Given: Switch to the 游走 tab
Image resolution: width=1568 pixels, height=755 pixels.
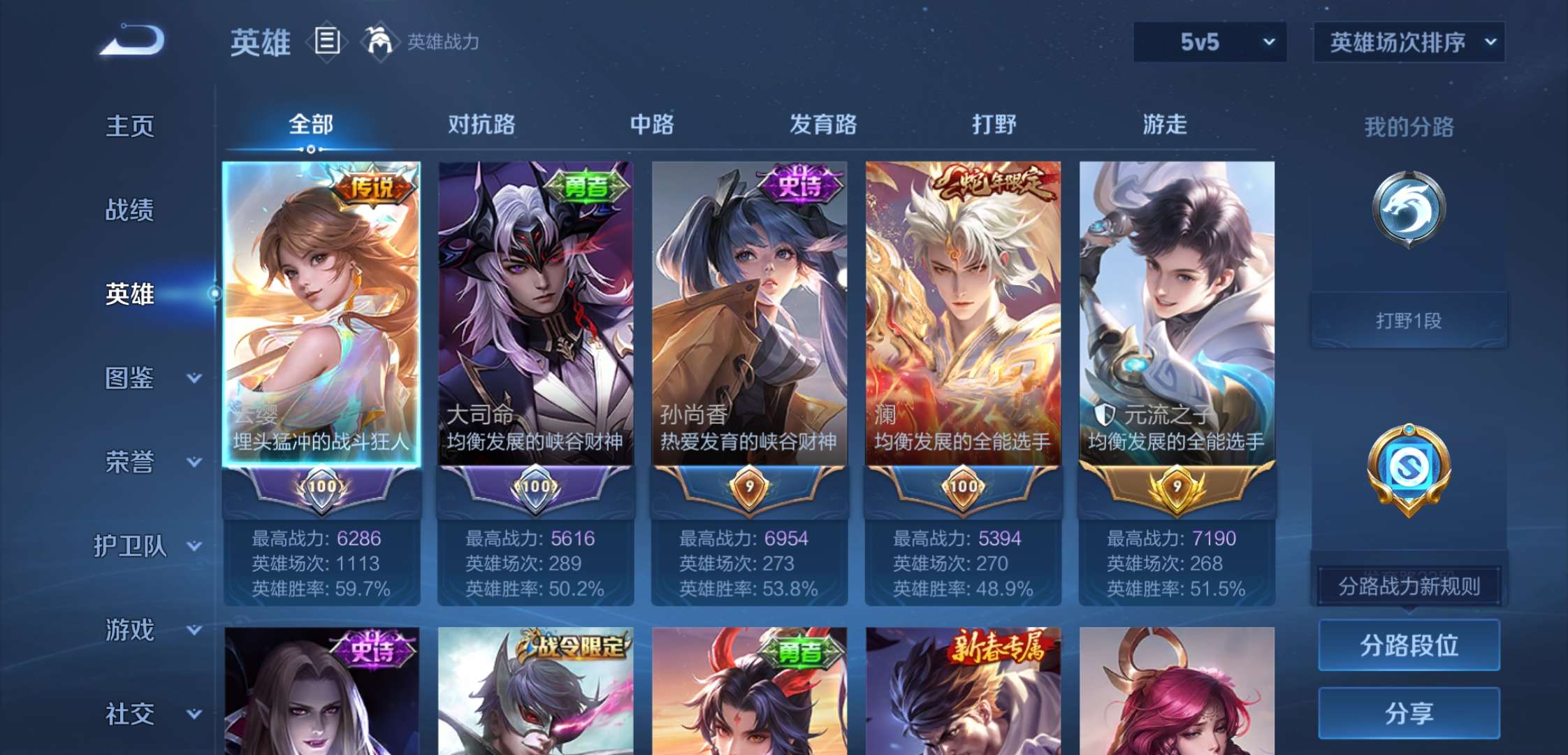Looking at the screenshot, I should 1165,124.
